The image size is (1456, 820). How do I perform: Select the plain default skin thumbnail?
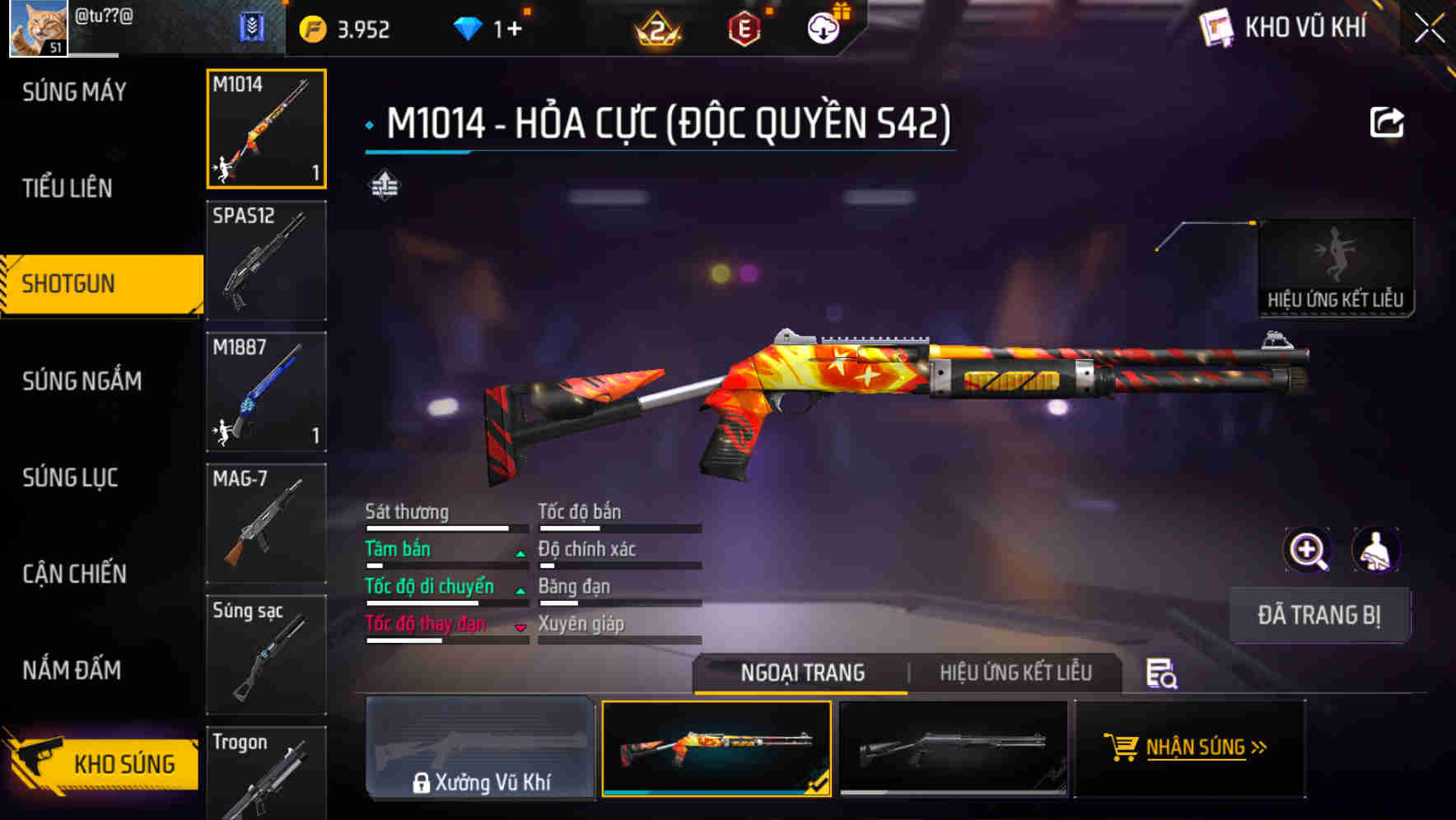pos(953,747)
